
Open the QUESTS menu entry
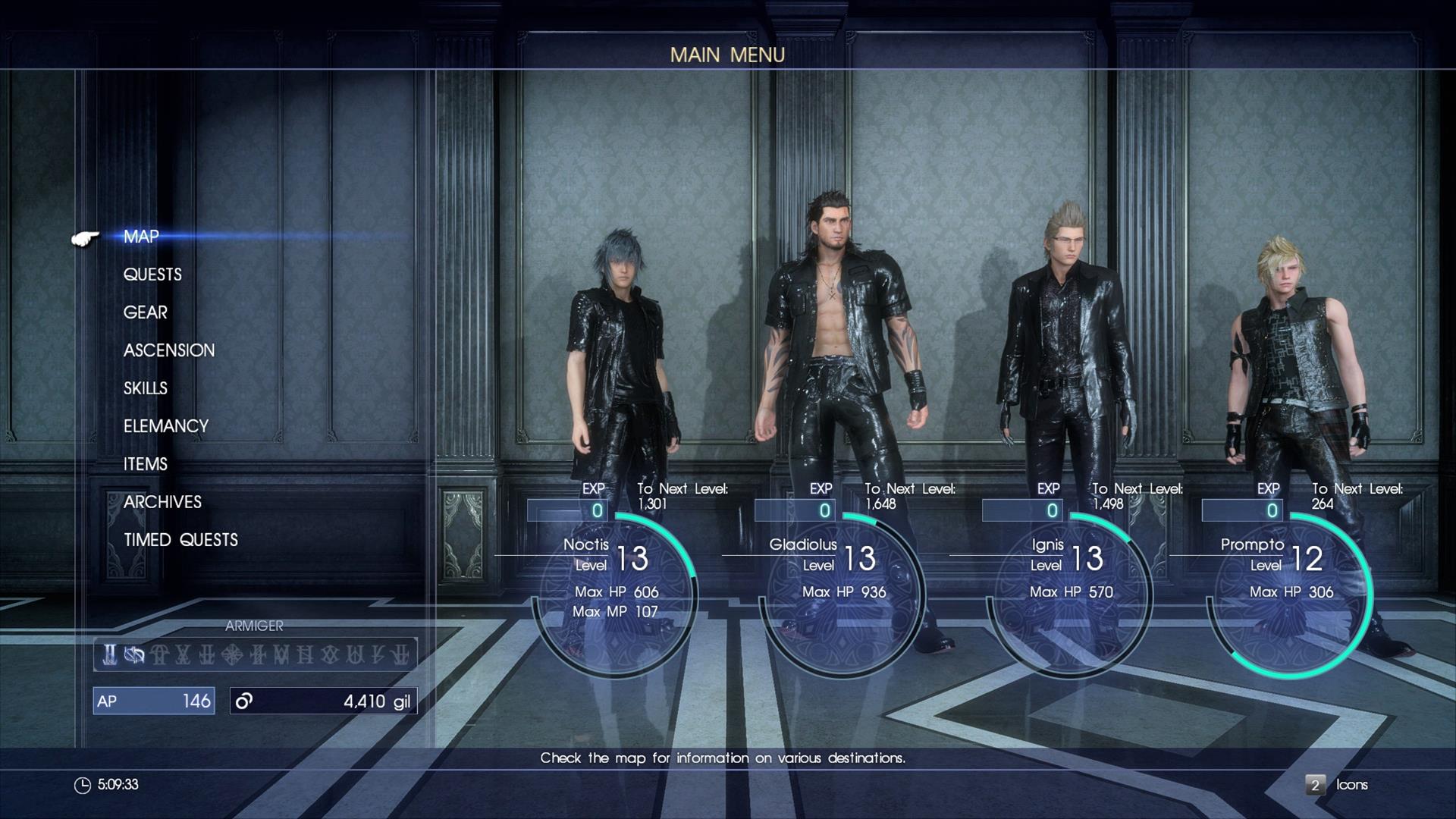152,274
